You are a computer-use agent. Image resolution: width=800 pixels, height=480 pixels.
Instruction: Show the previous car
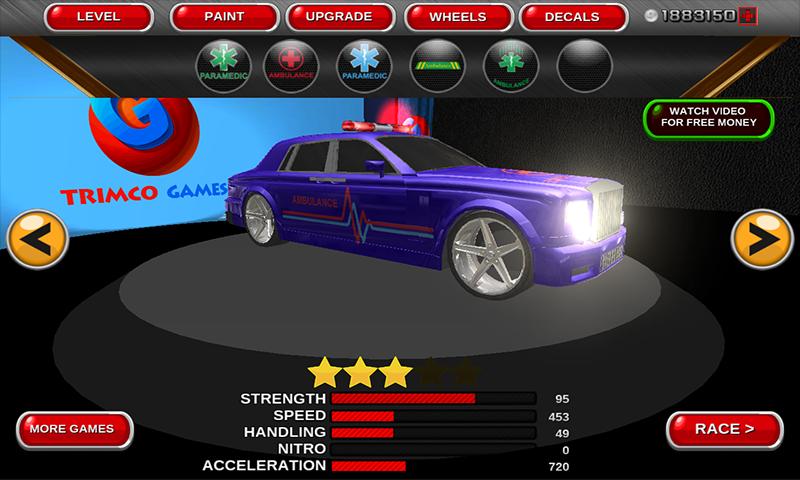click(38, 240)
